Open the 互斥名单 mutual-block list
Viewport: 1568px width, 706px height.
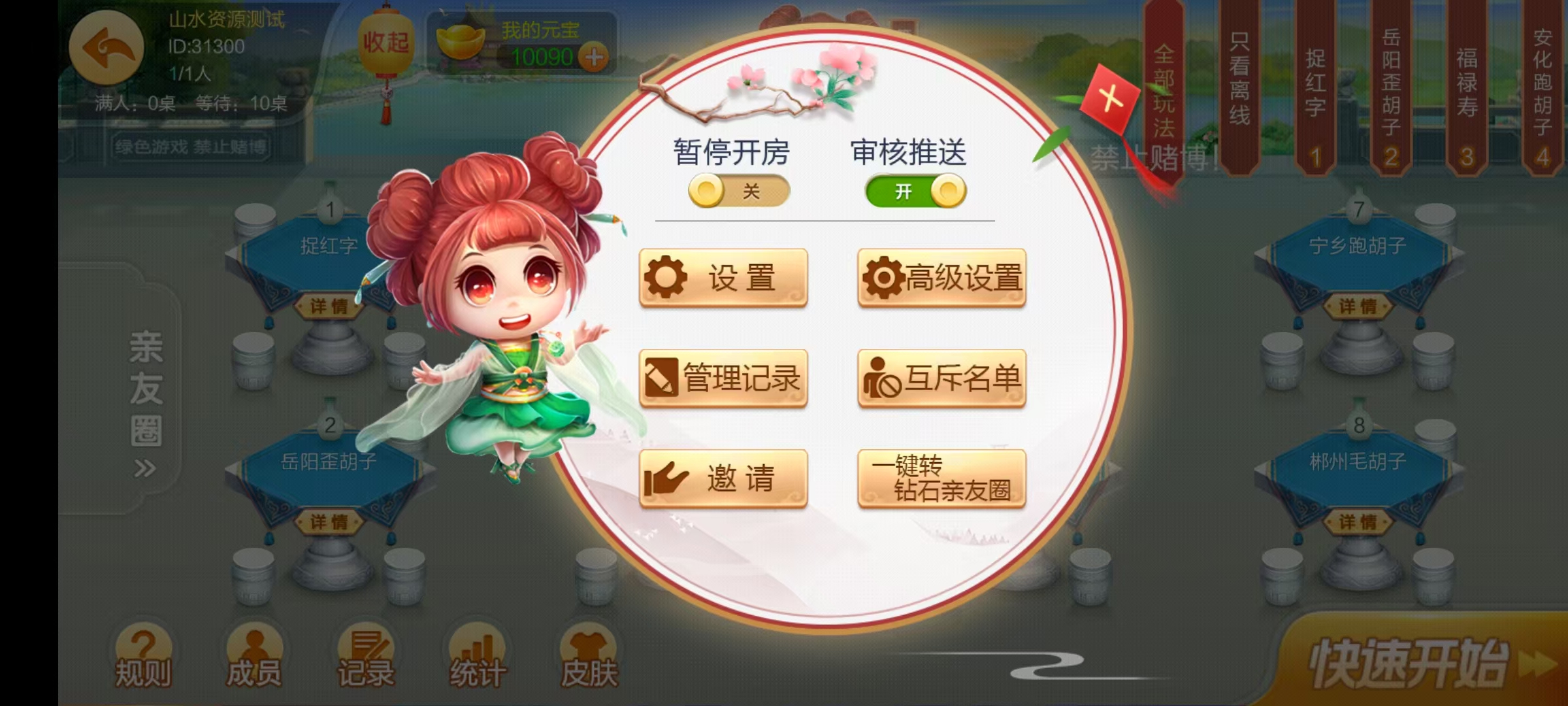941,378
